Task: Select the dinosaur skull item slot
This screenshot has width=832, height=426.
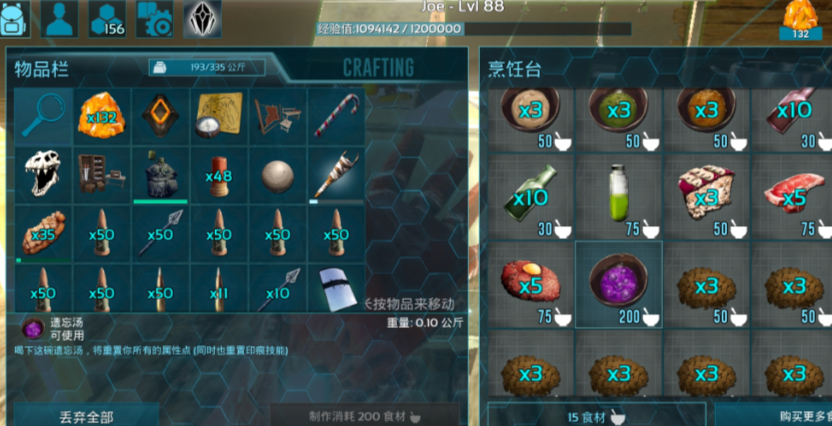Action: click(x=42, y=174)
